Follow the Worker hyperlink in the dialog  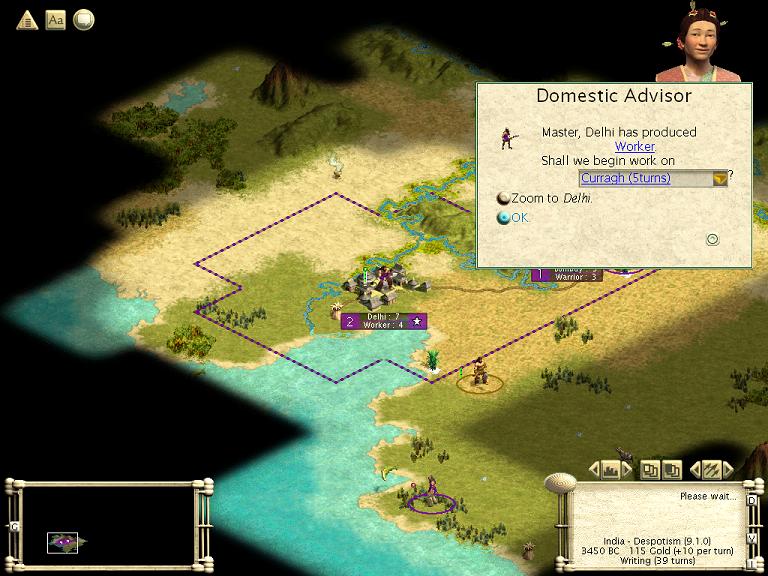pyautogui.click(x=634, y=147)
